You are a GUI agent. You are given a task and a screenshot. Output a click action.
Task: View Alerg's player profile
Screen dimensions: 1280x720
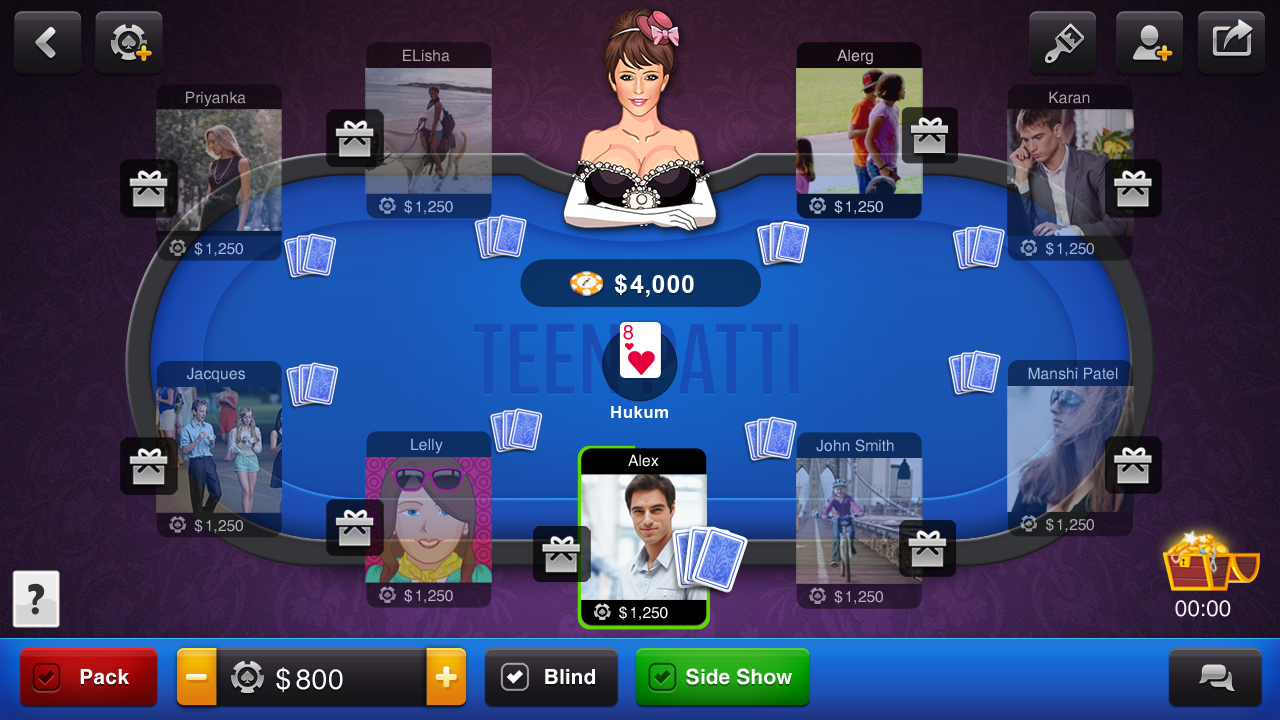(858, 130)
